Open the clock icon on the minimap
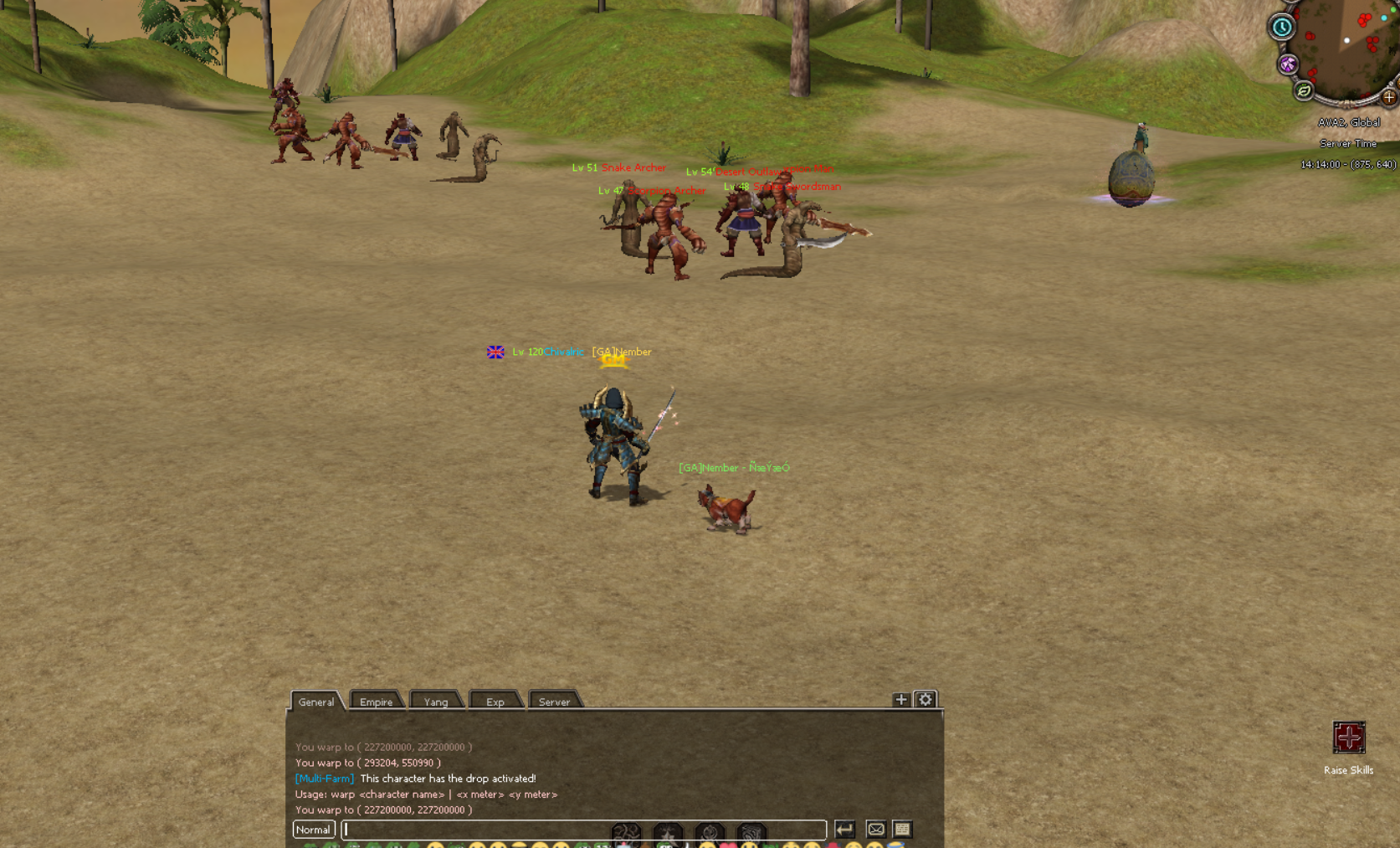The width and height of the screenshot is (1400, 848). tap(1280, 27)
